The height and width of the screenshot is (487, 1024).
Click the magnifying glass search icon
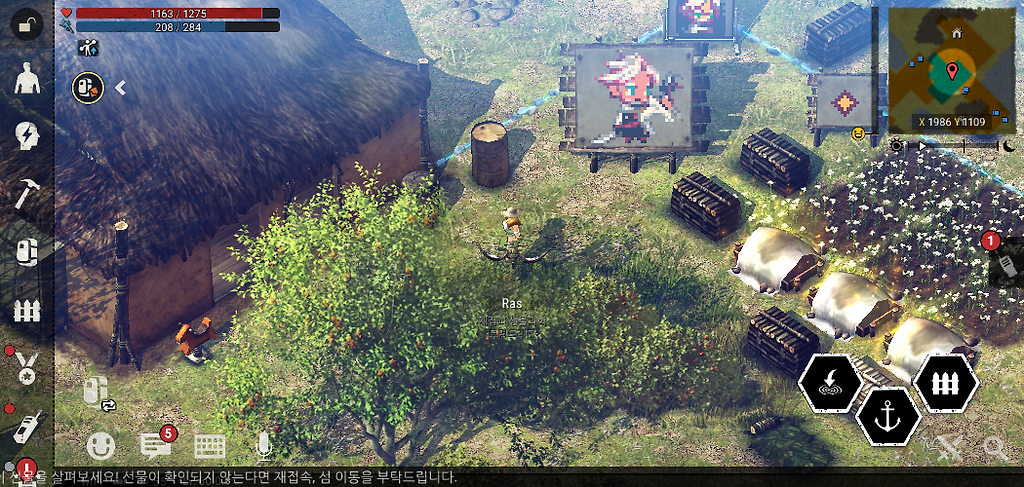(x=995, y=447)
